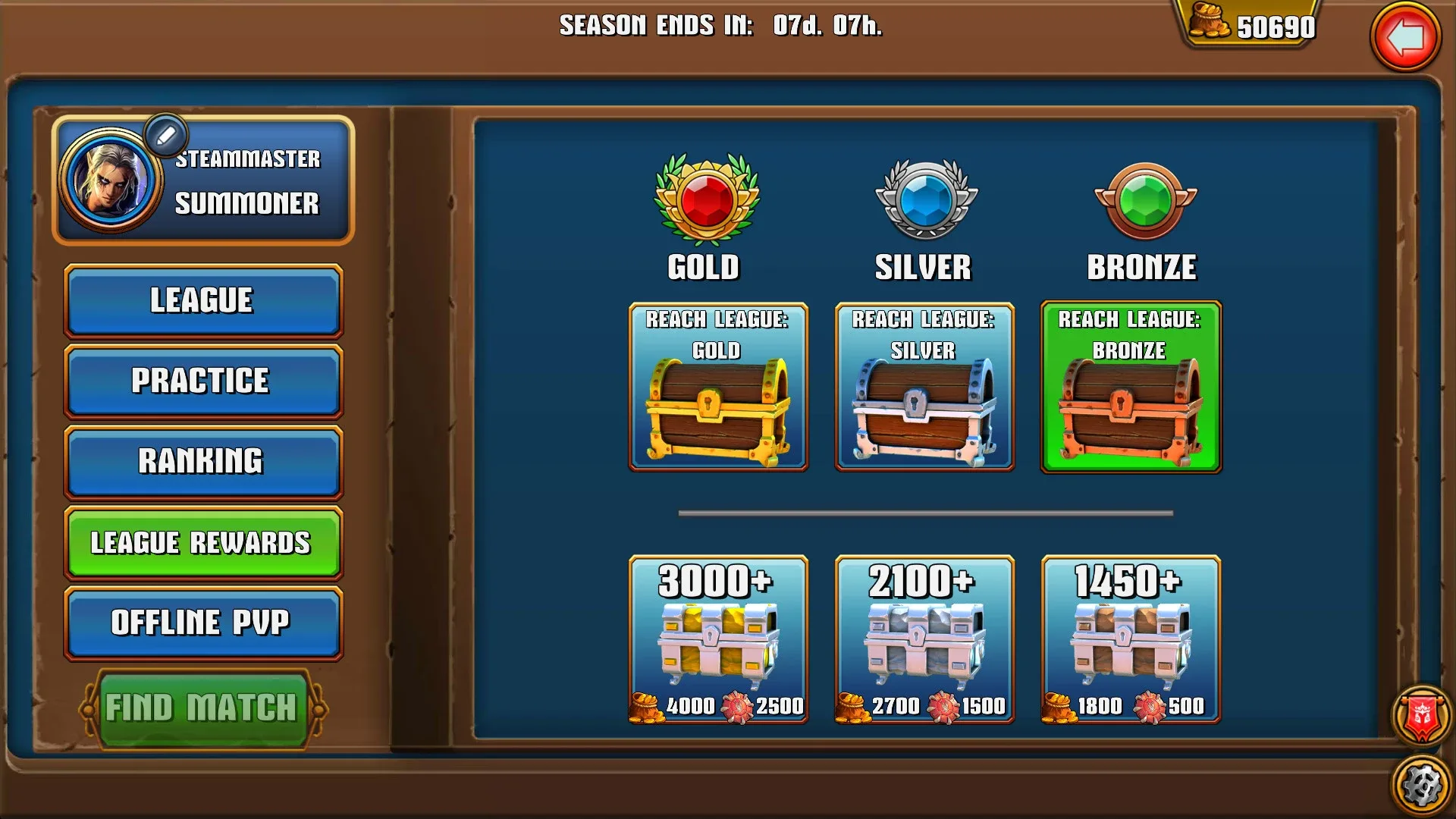This screenshot has height=819, width=1456.
Task: Click the 3000+ trophy reward chest
Action: (717, 641)
